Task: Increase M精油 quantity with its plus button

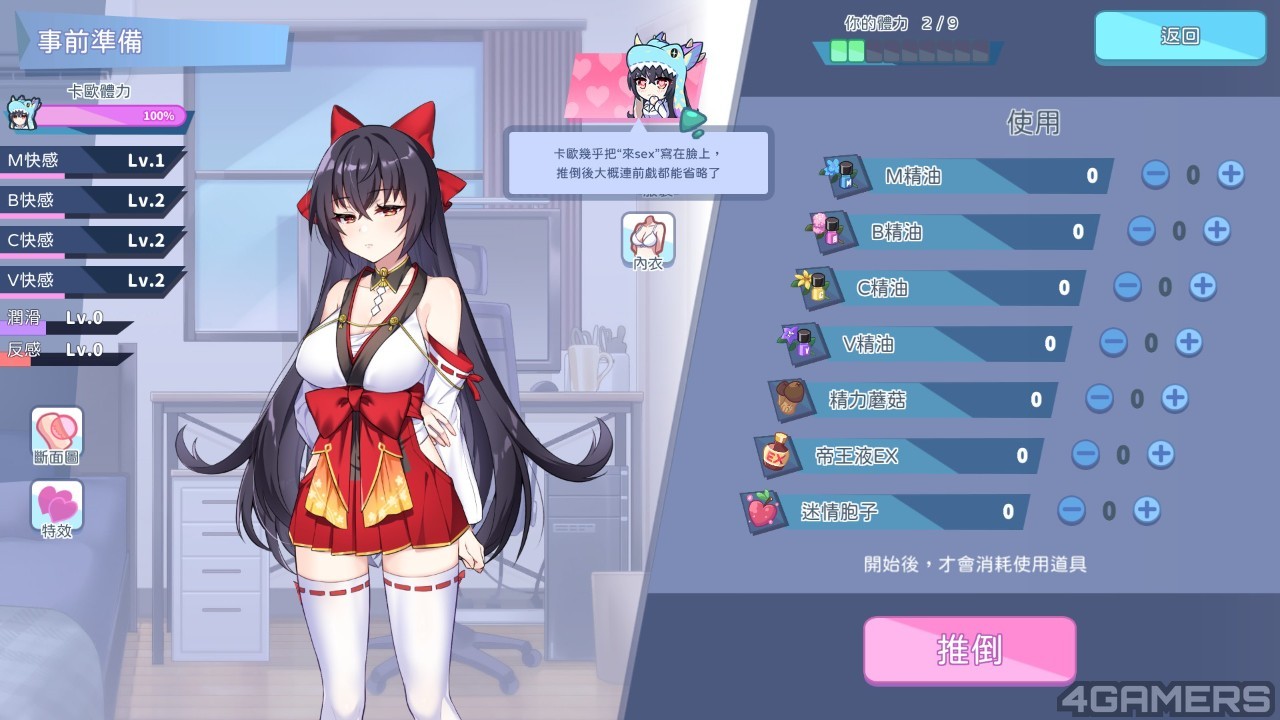Action: (x=1230, y=175)
